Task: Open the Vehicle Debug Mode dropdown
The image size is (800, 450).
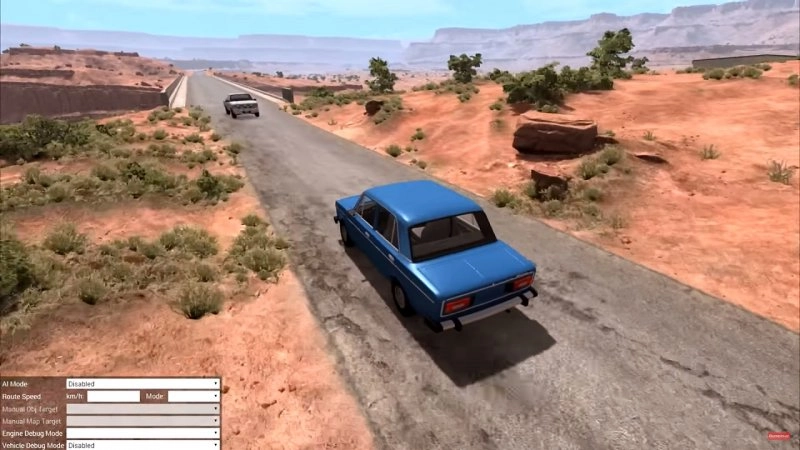Action: click(143, 445)
